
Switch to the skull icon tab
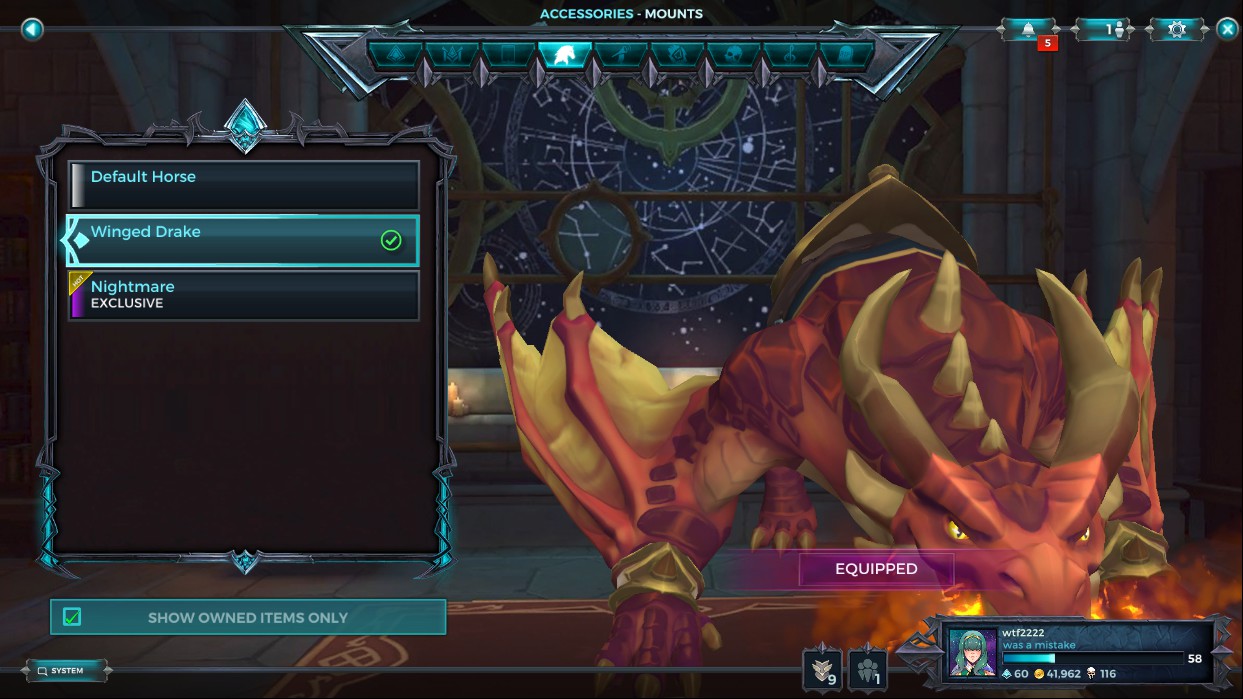[733, 54]
